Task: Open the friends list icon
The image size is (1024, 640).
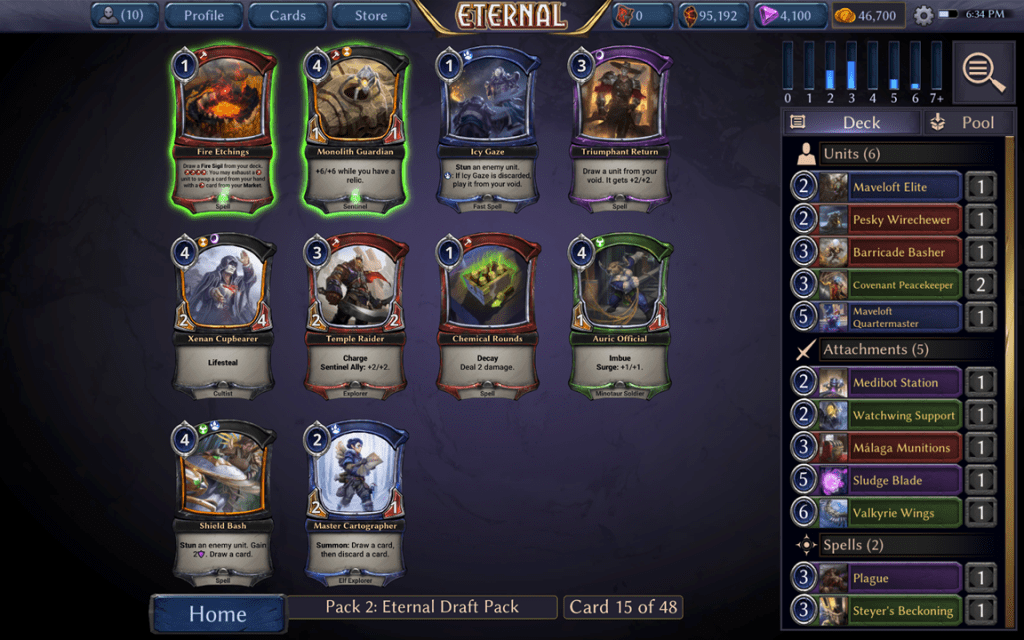Action: point(126,15)
